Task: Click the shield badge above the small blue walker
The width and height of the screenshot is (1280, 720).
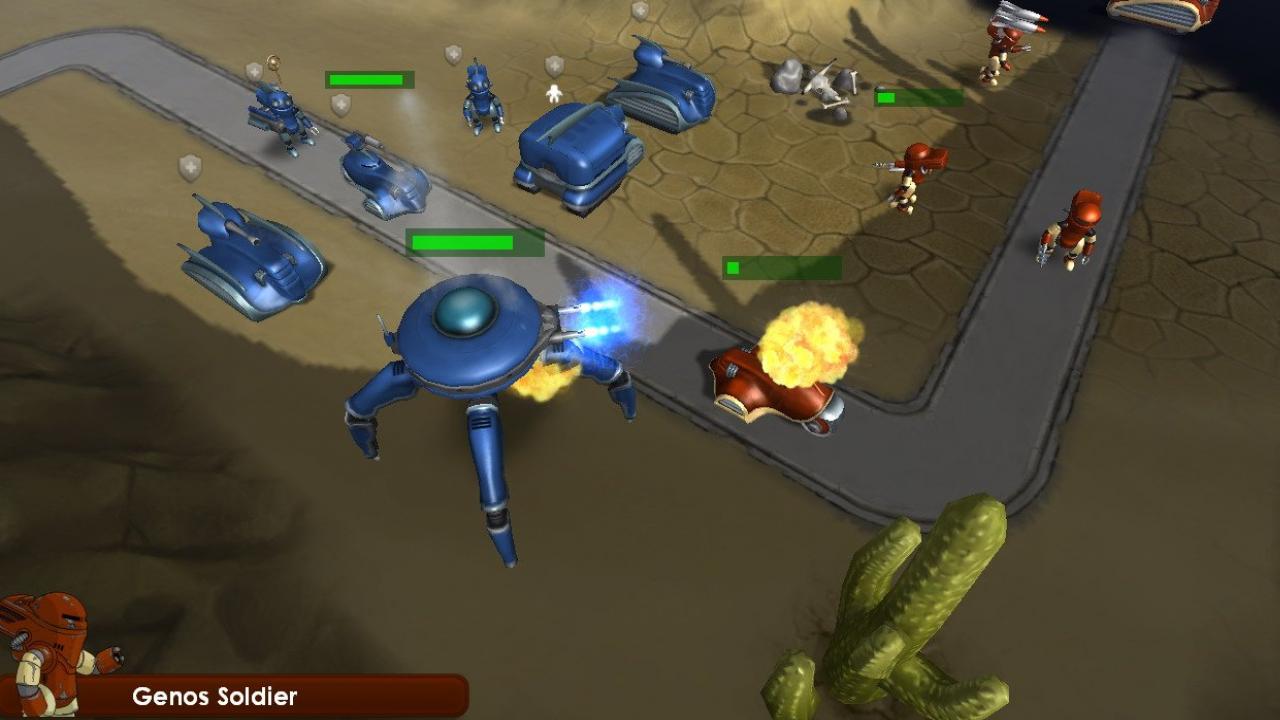Action: (x=453, y=56)
